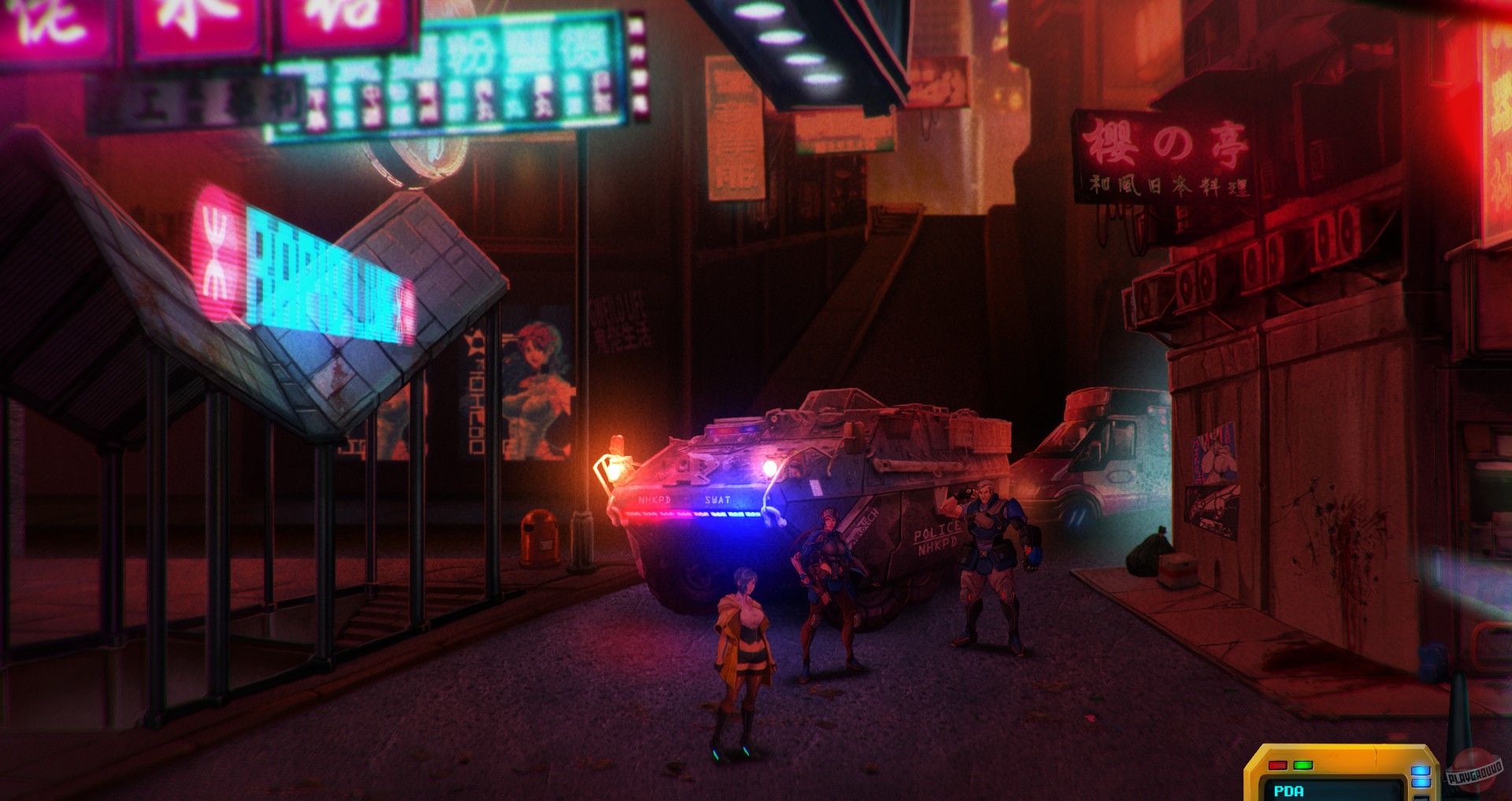
Task: Toggle the top blue button on the PDA
Action: coord(1421,771)
